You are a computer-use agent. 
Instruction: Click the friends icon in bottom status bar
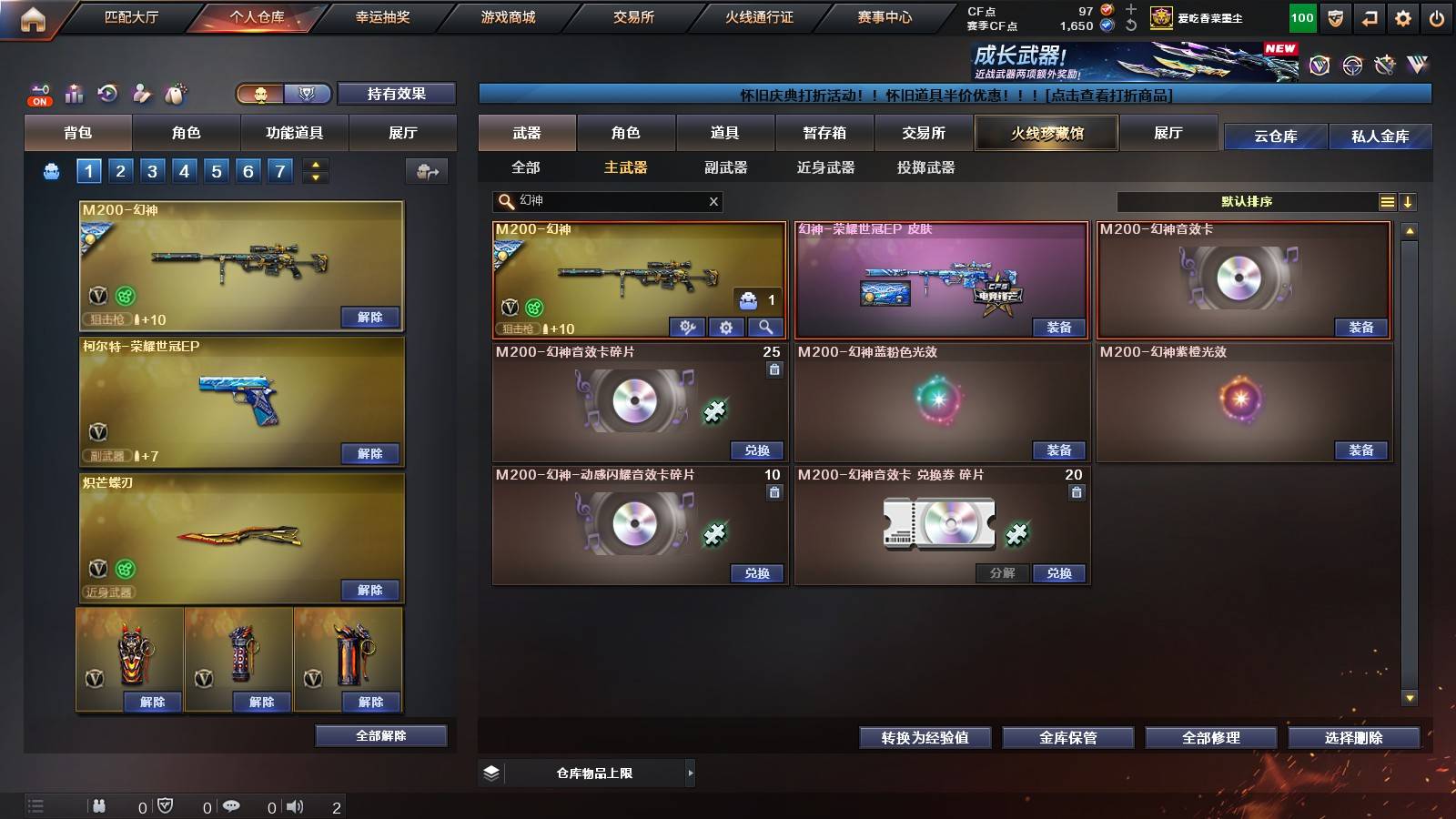tap(99, 805)
